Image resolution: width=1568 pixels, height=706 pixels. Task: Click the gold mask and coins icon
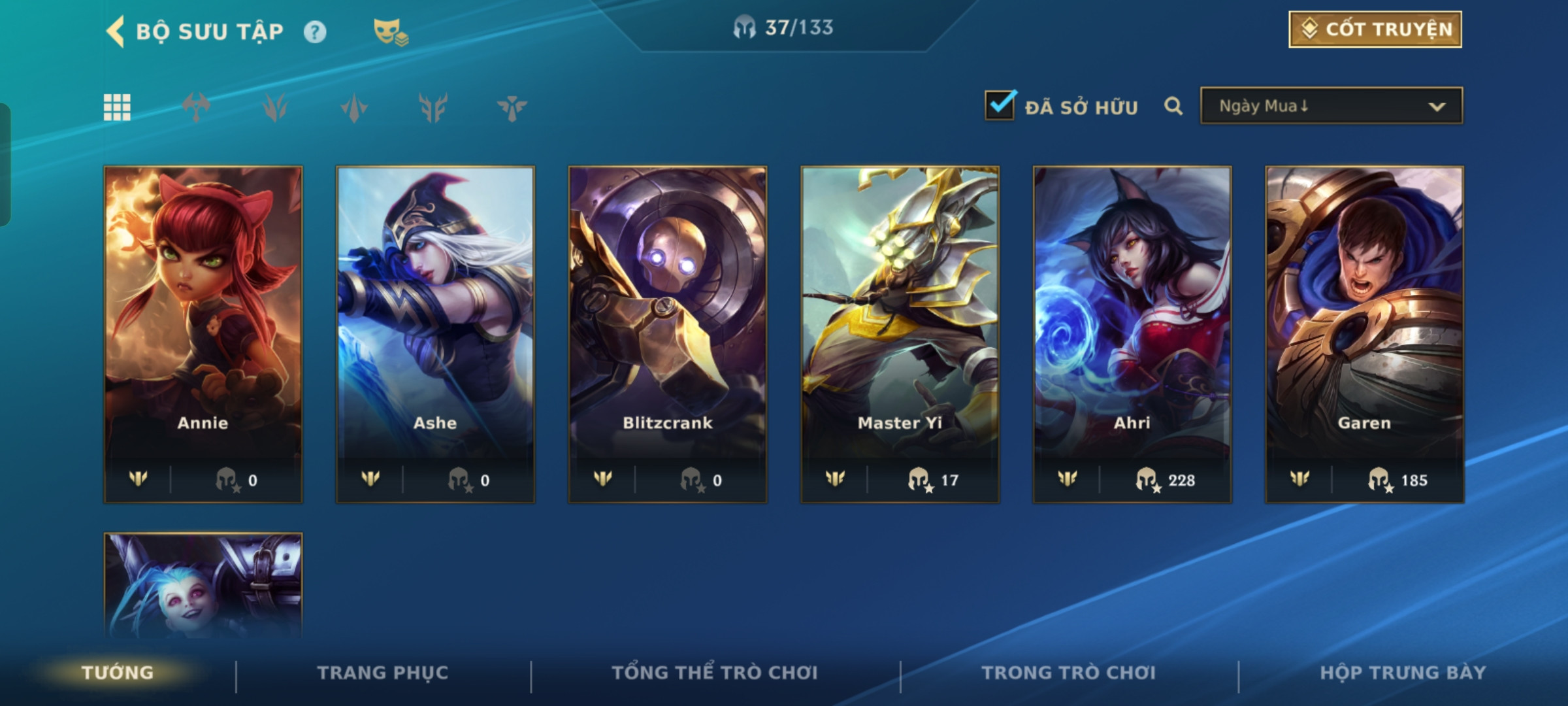click(390, 32)
